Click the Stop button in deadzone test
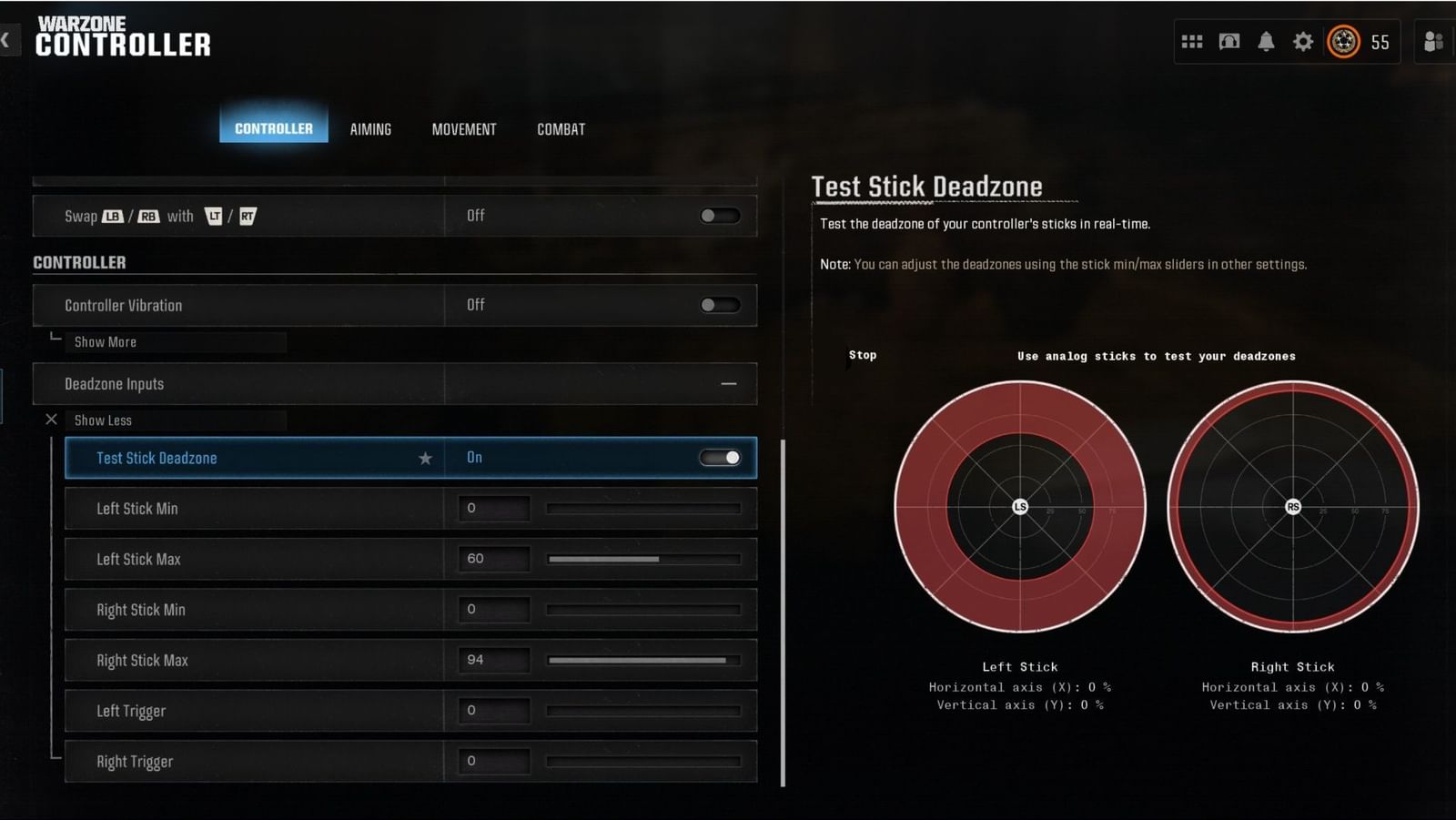The width and height of the screenshot is (1456, 820). coord(862,355)
